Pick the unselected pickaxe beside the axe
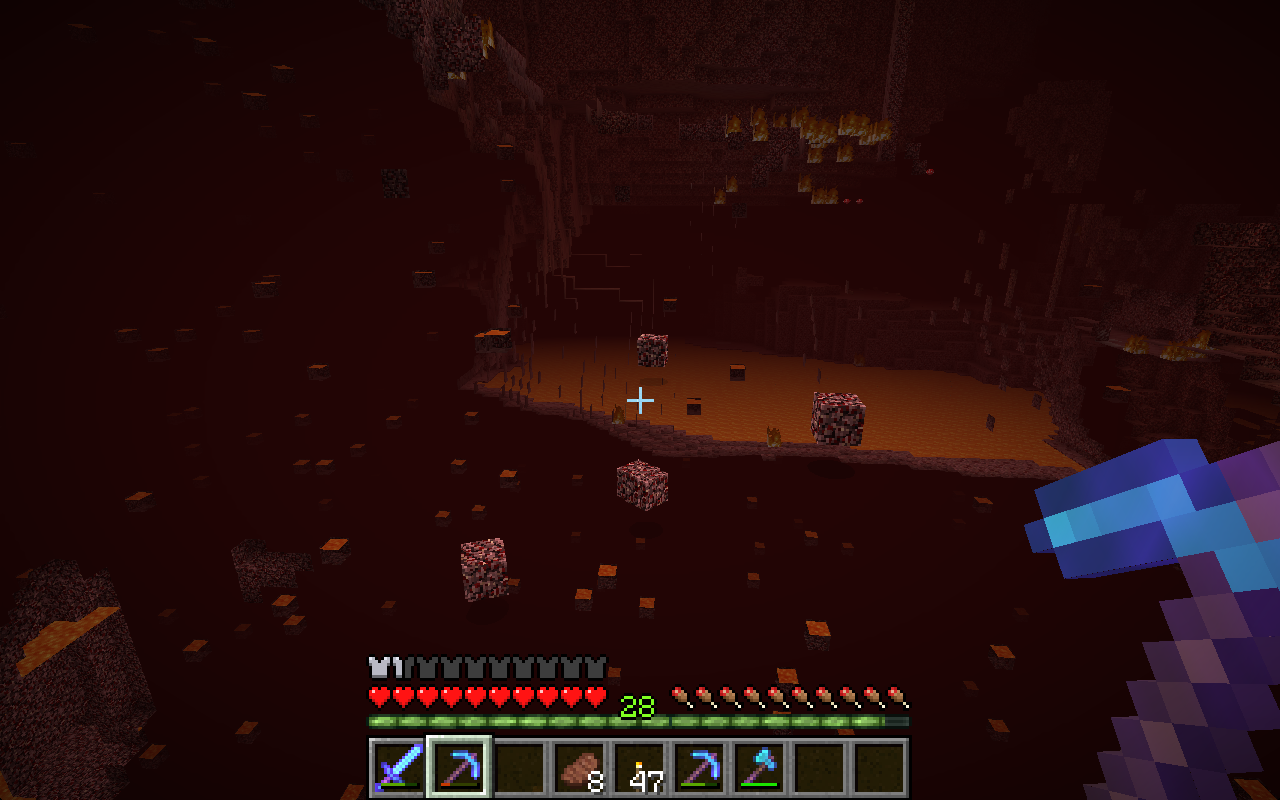The width and height of the screenshot is (1280, 800). pos(698,768)
